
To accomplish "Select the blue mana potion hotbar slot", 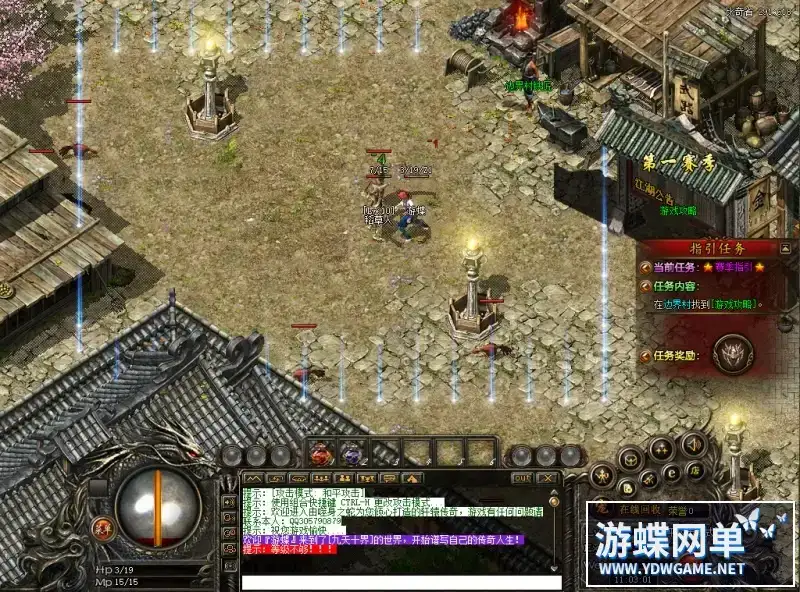I will pos(351,455).
